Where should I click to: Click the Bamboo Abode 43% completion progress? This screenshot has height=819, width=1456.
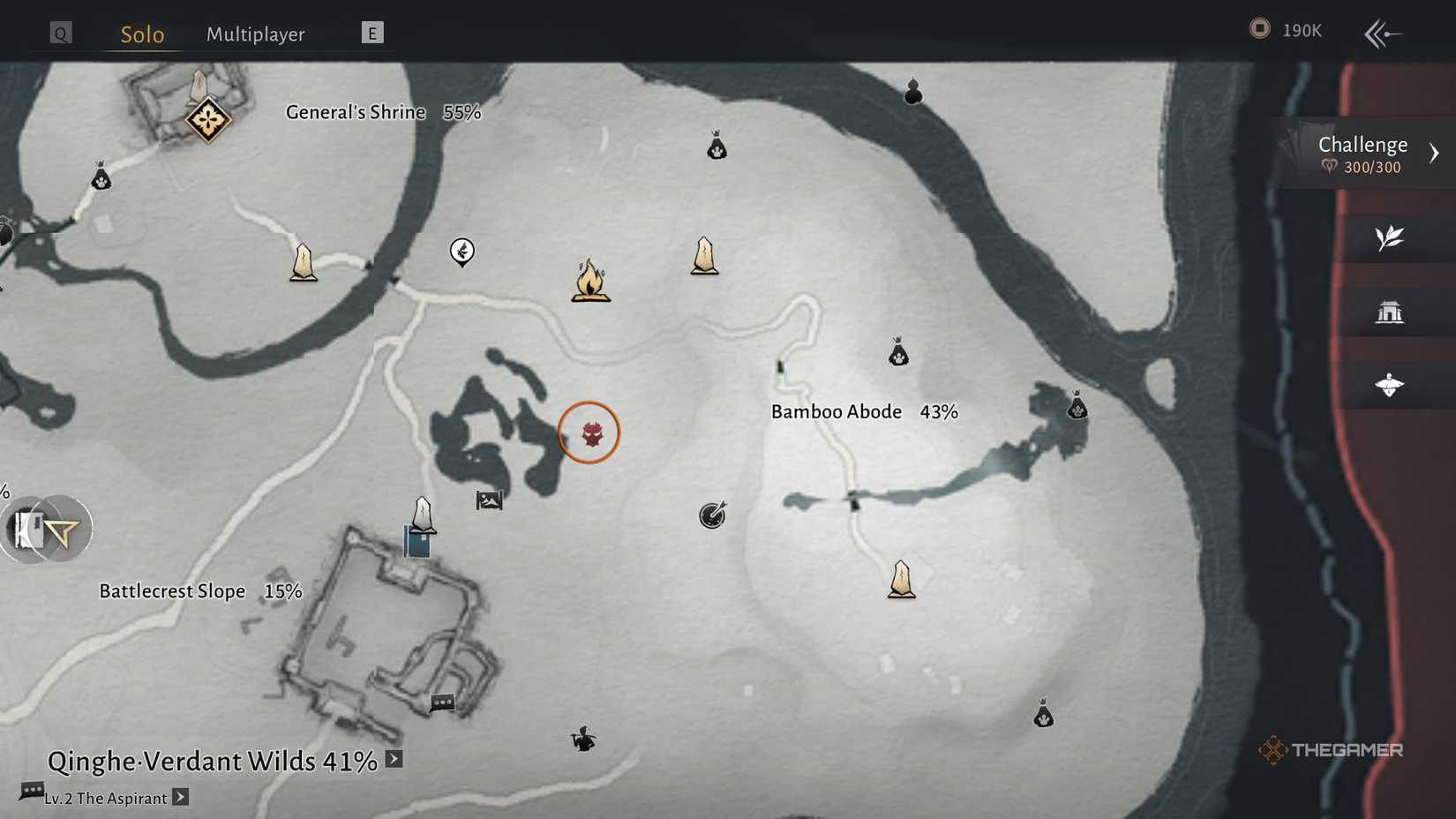pyautogui.click(x=939, y=410)
